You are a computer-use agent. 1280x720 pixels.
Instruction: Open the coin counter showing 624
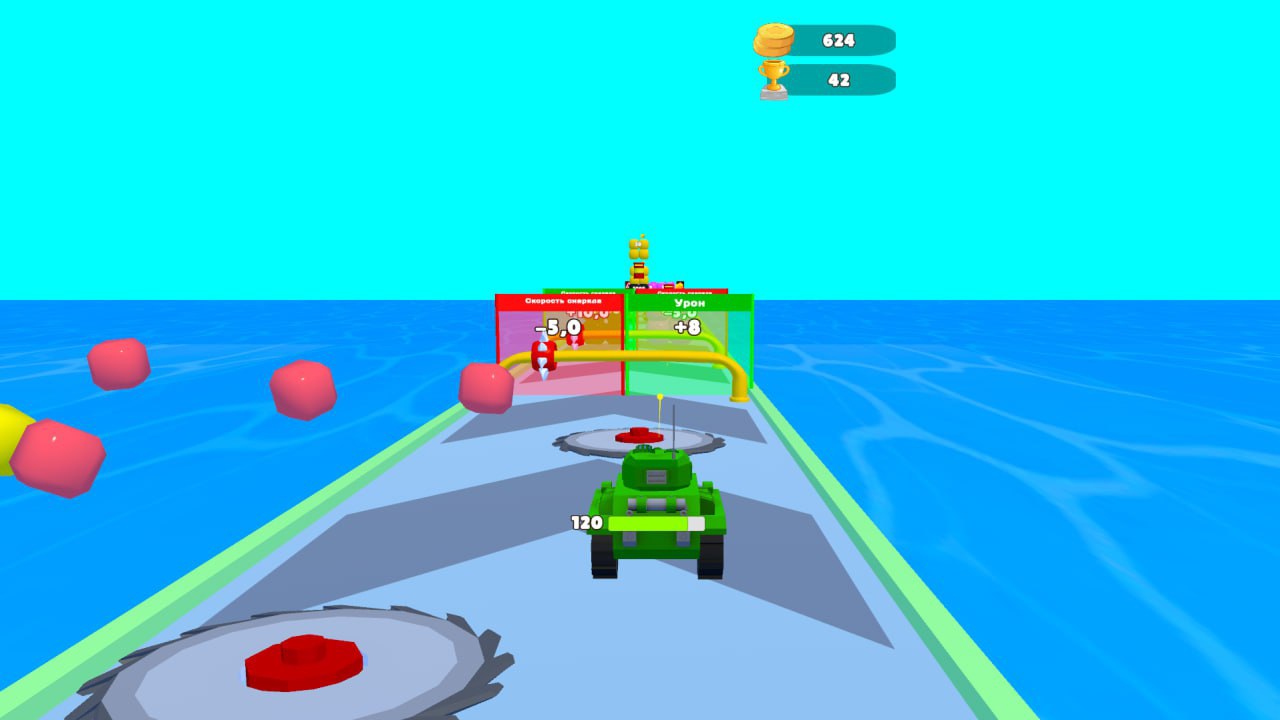click(838, 41)
